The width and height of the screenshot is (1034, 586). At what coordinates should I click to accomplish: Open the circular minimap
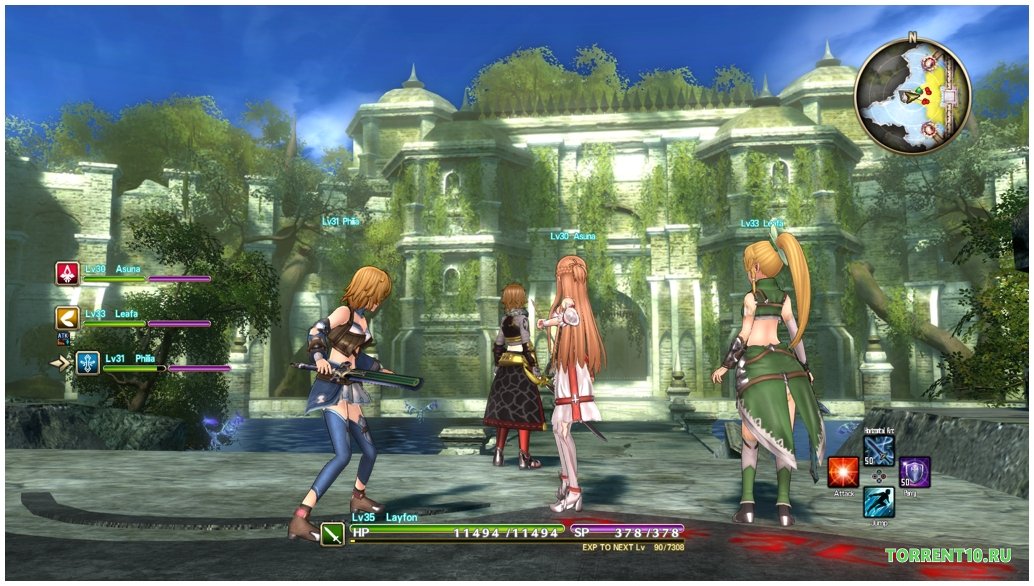(x=912, y=96)
